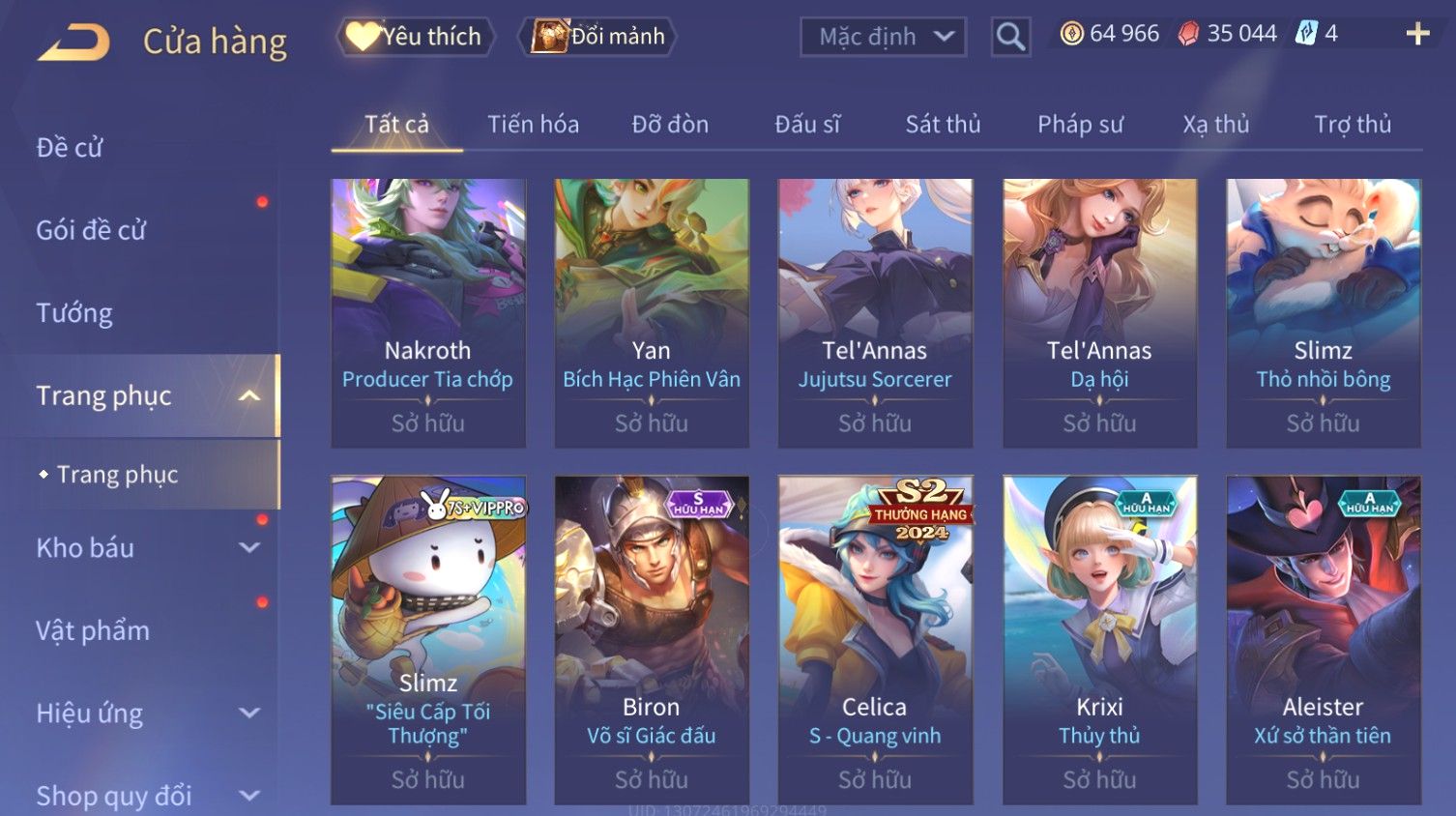Image resolution: width=1456 pixels, height=816 pixels.
Task: Show the Sát thủ skins tab
Action: [x=943, y=124]
